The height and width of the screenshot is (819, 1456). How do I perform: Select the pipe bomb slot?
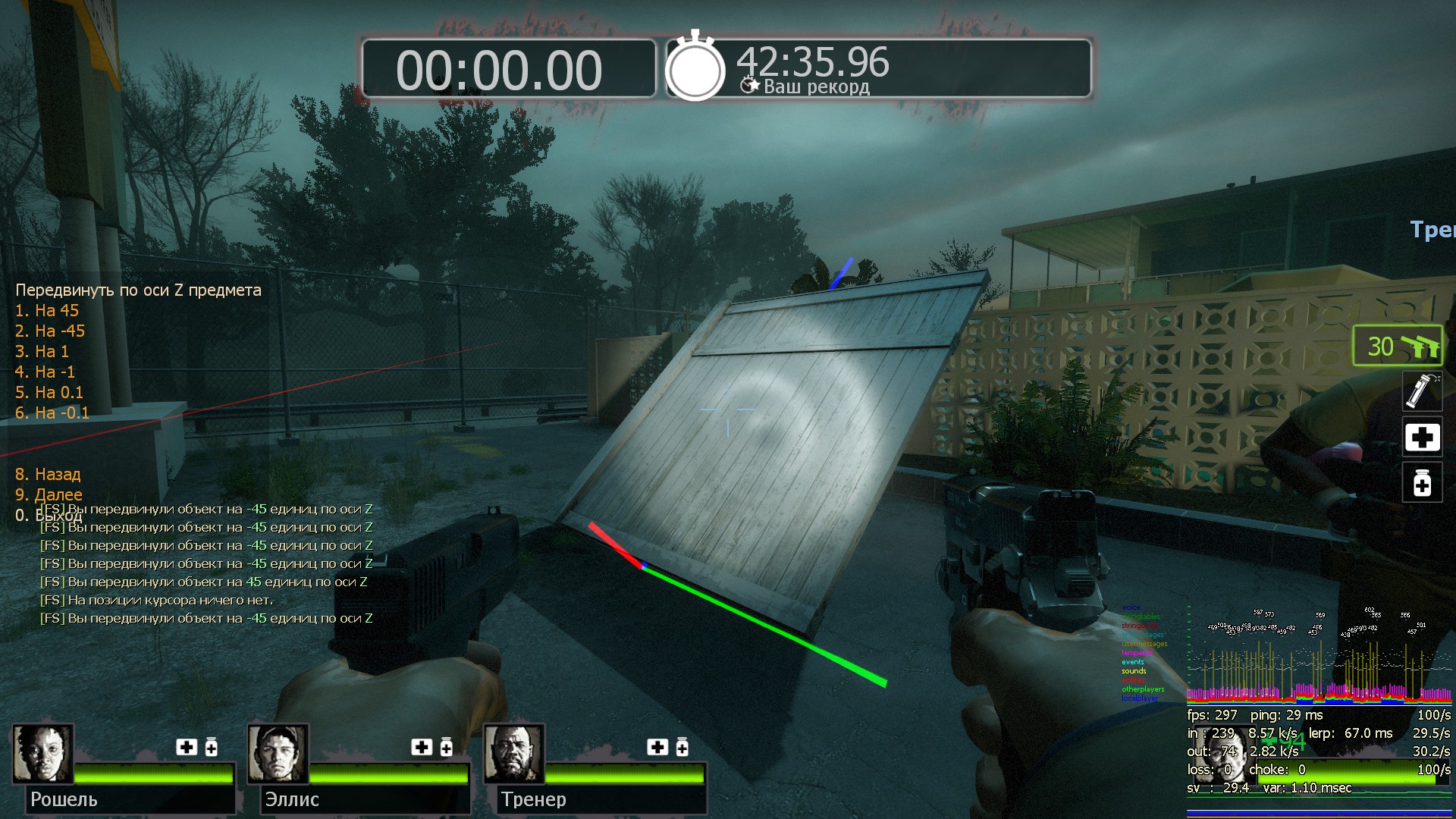tap(1421, 391)
